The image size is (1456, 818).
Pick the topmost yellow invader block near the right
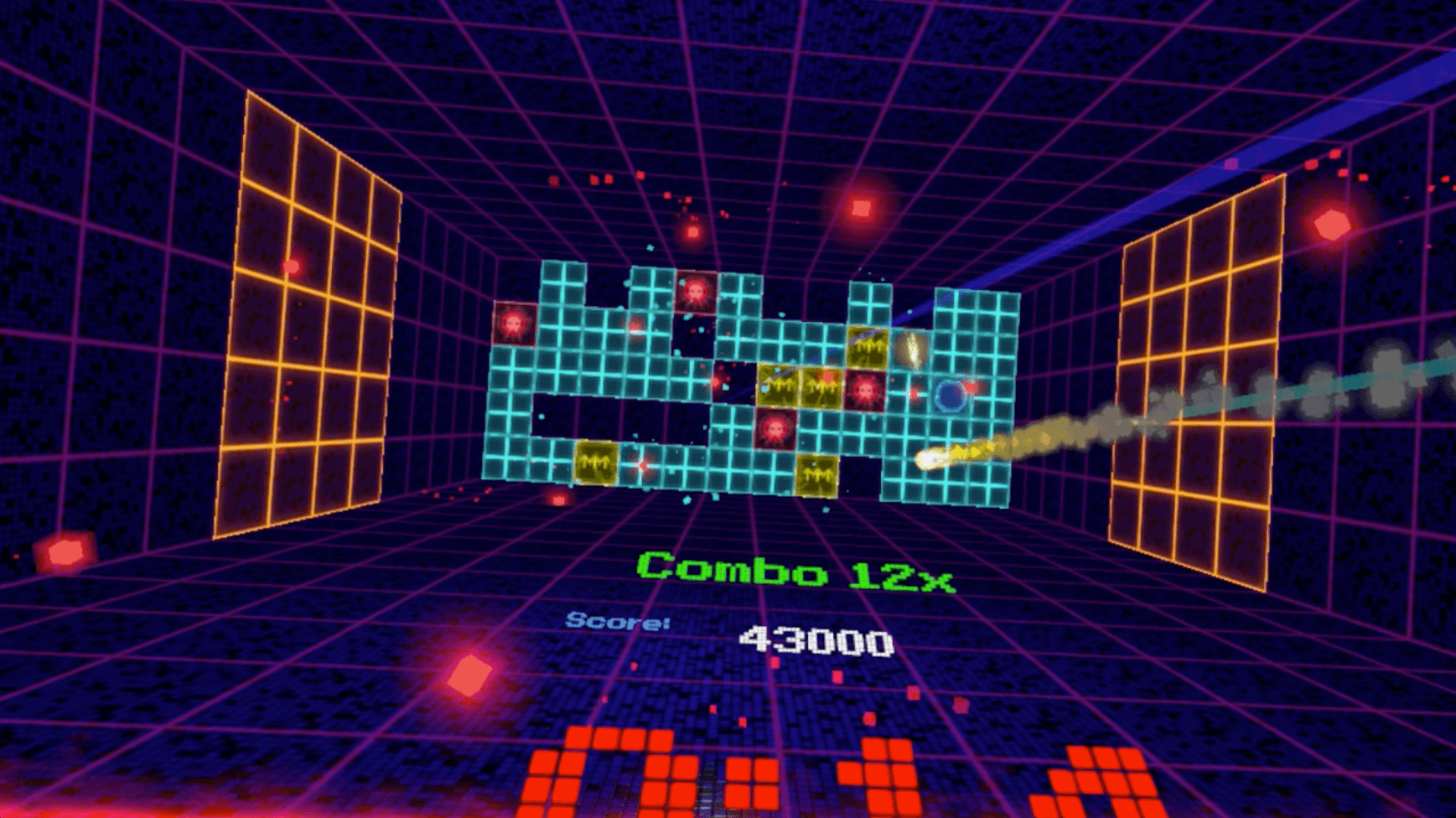(867, 347)
